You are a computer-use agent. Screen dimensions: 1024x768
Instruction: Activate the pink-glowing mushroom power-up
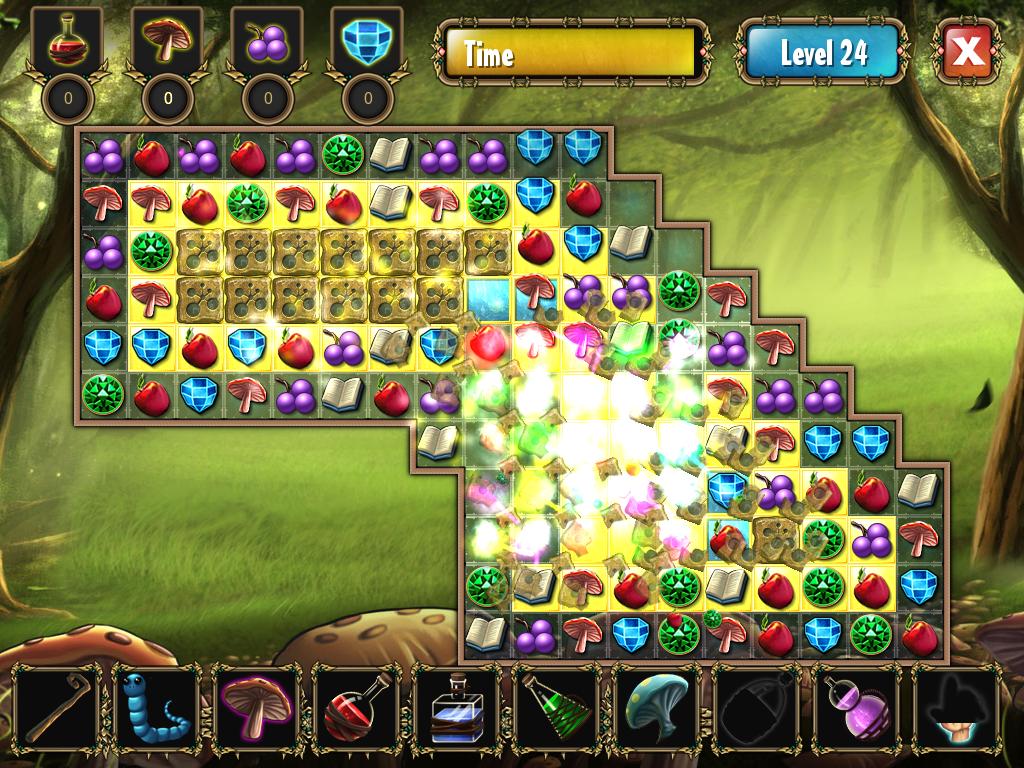(x=257, y=706)
